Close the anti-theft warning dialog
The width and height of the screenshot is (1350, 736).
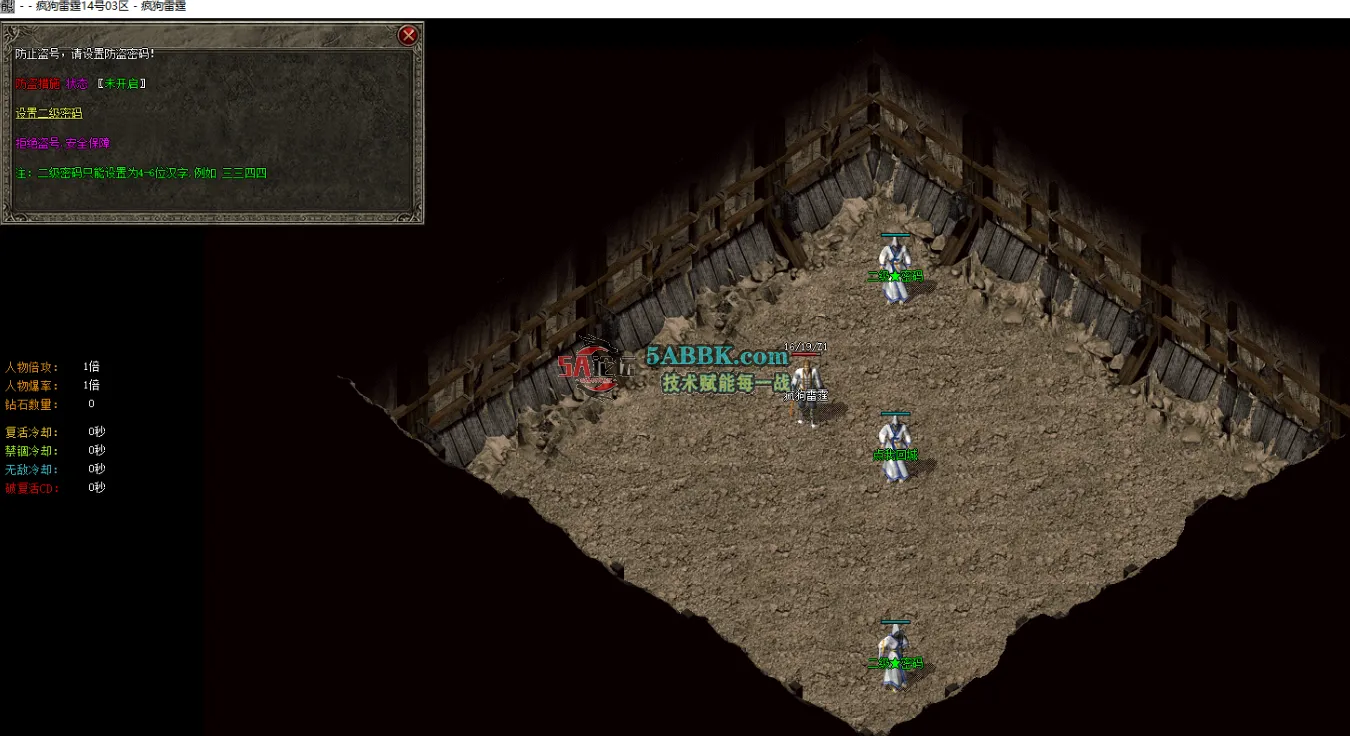pos(408,35)
